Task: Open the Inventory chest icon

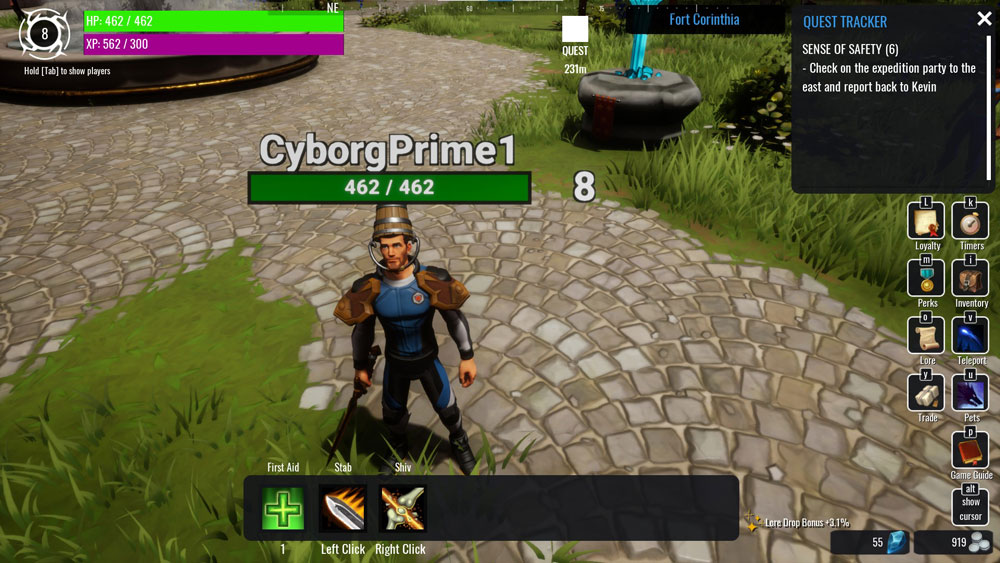Action: point(970,279)
